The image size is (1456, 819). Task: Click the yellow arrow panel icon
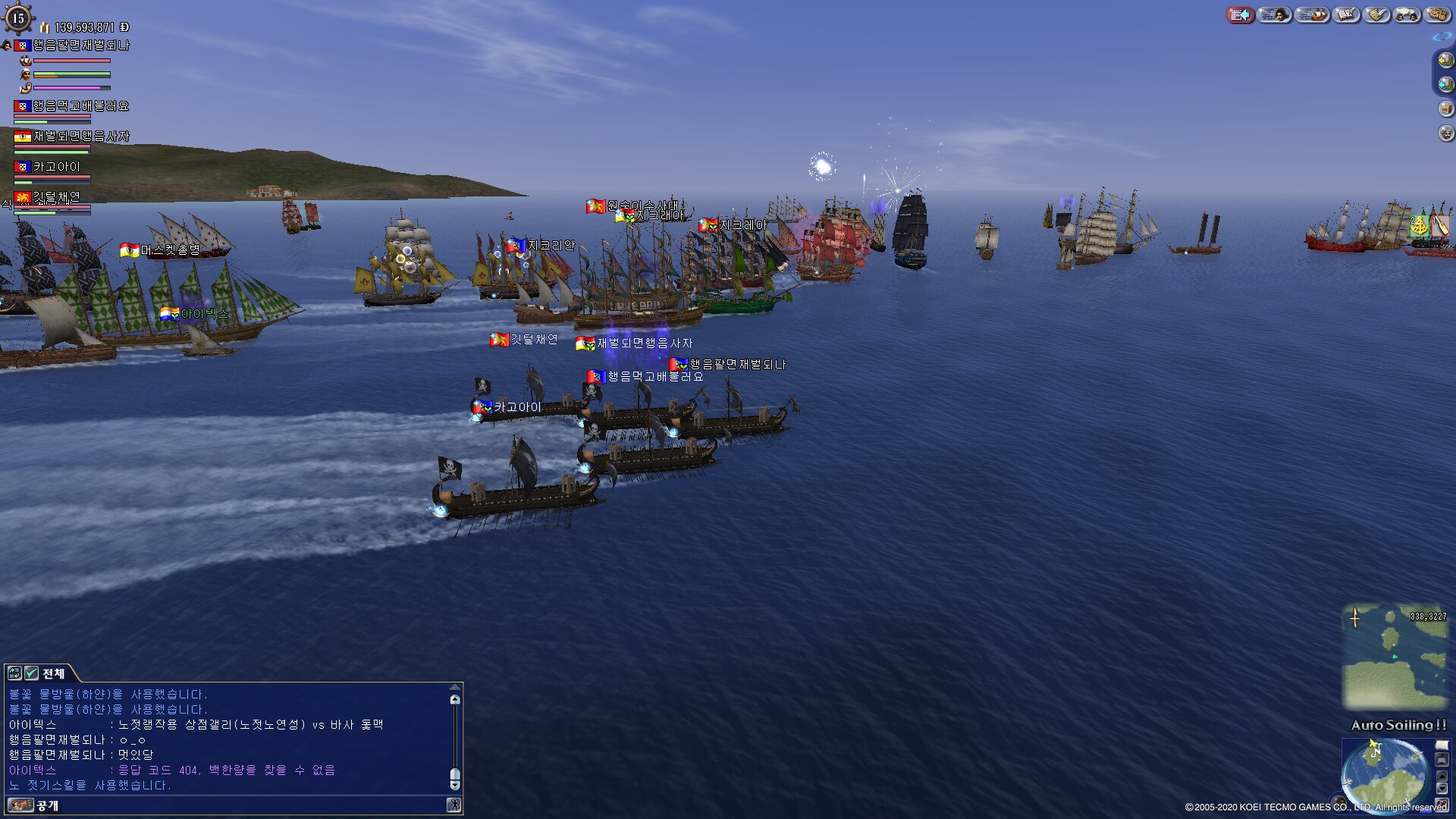[x=1445, y=61]
